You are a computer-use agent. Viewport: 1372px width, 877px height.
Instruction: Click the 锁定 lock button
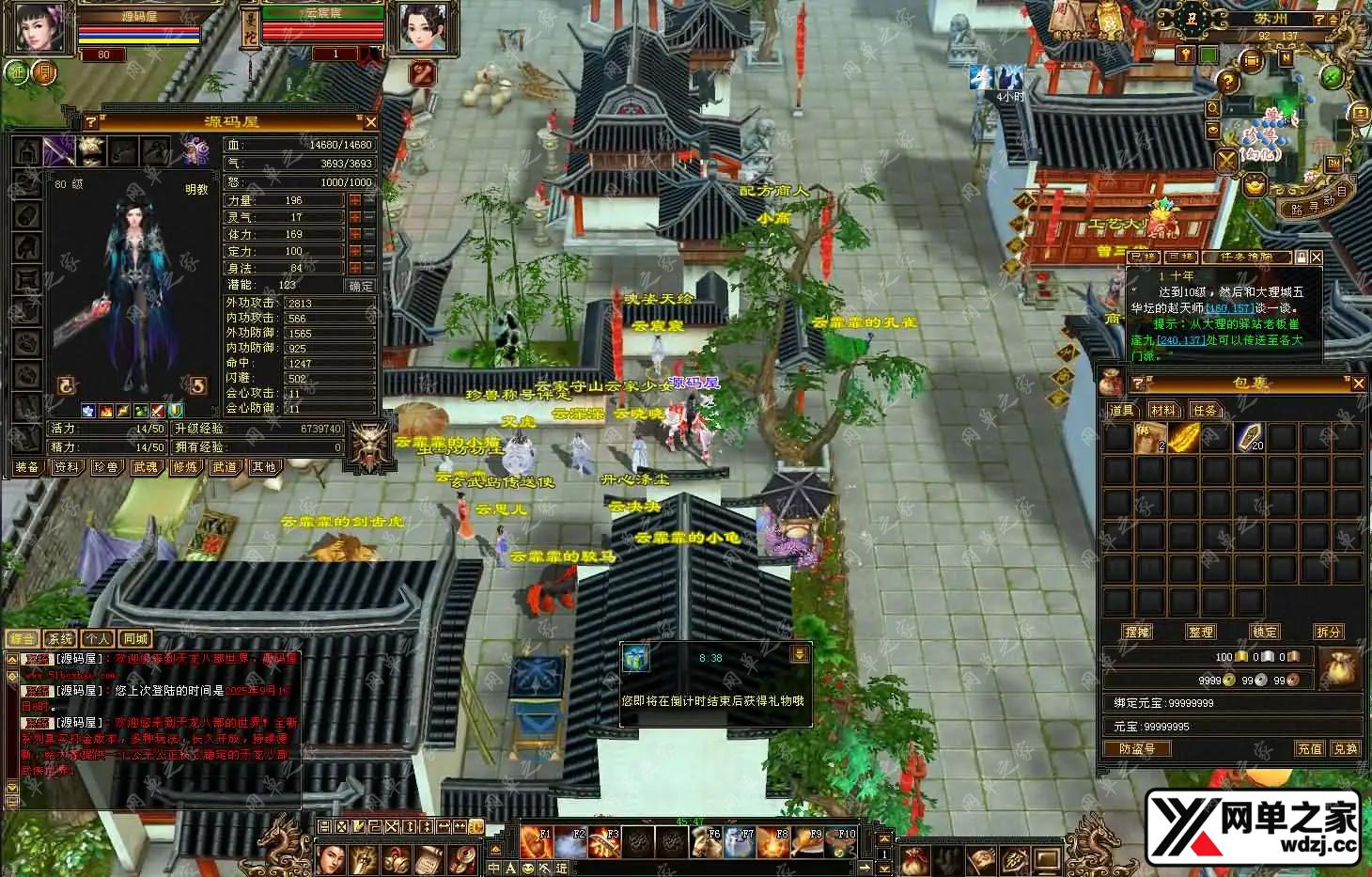[1265, 632]
